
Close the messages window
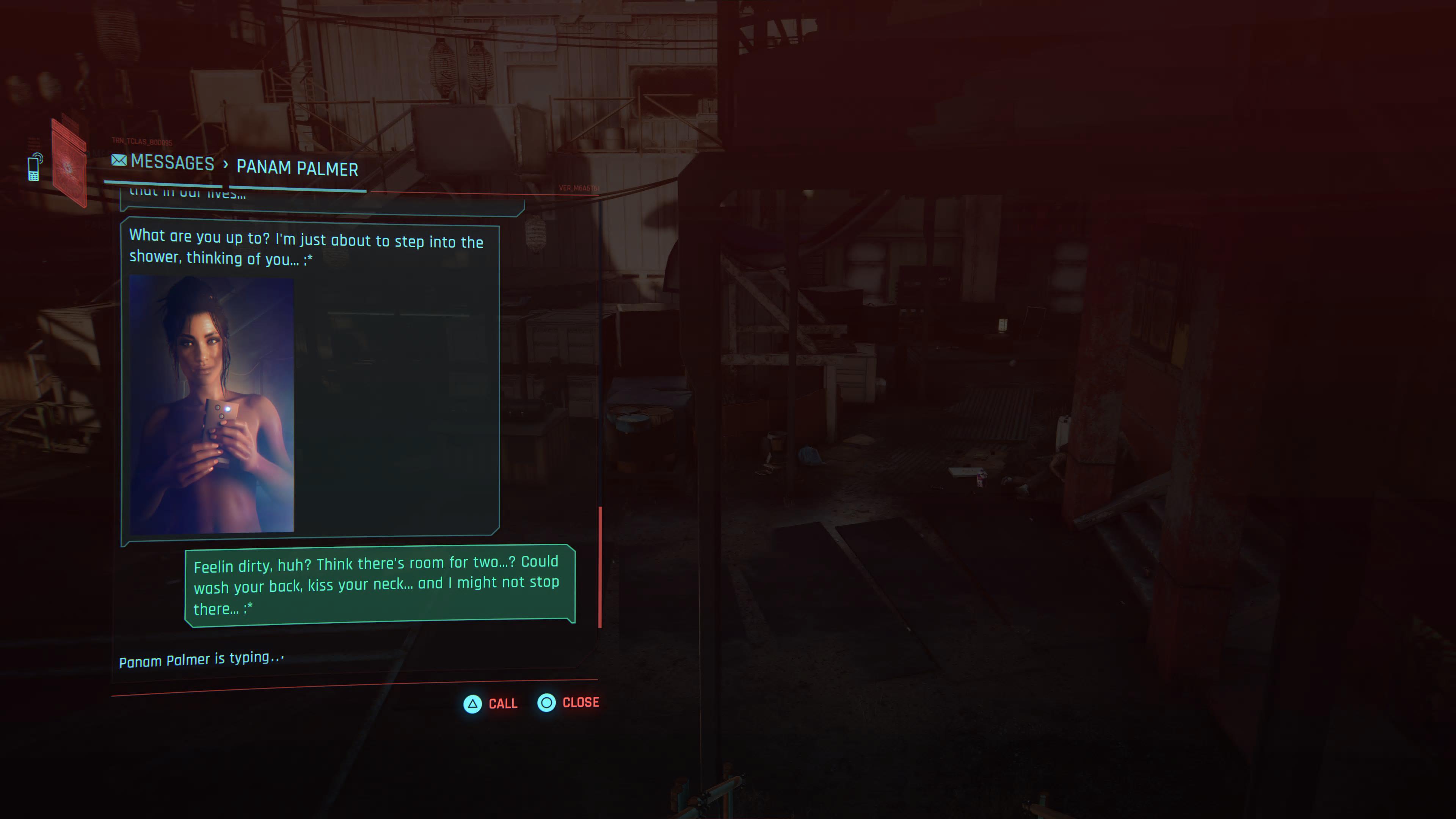(x=568, y=703)
